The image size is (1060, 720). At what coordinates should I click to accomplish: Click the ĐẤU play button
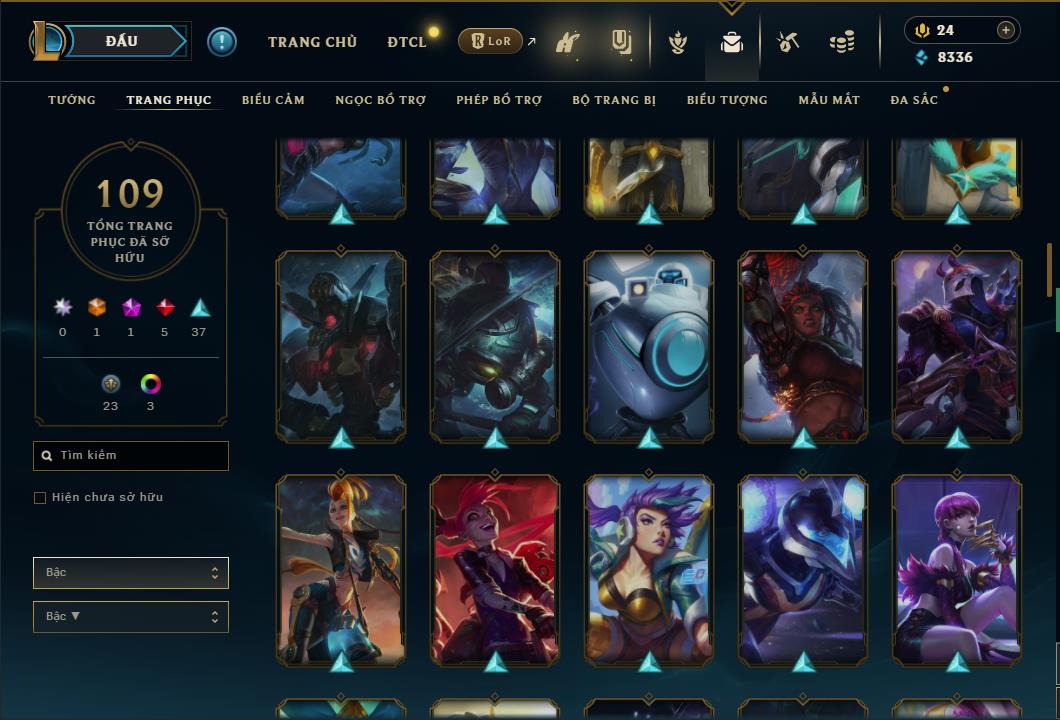[121, 41]
